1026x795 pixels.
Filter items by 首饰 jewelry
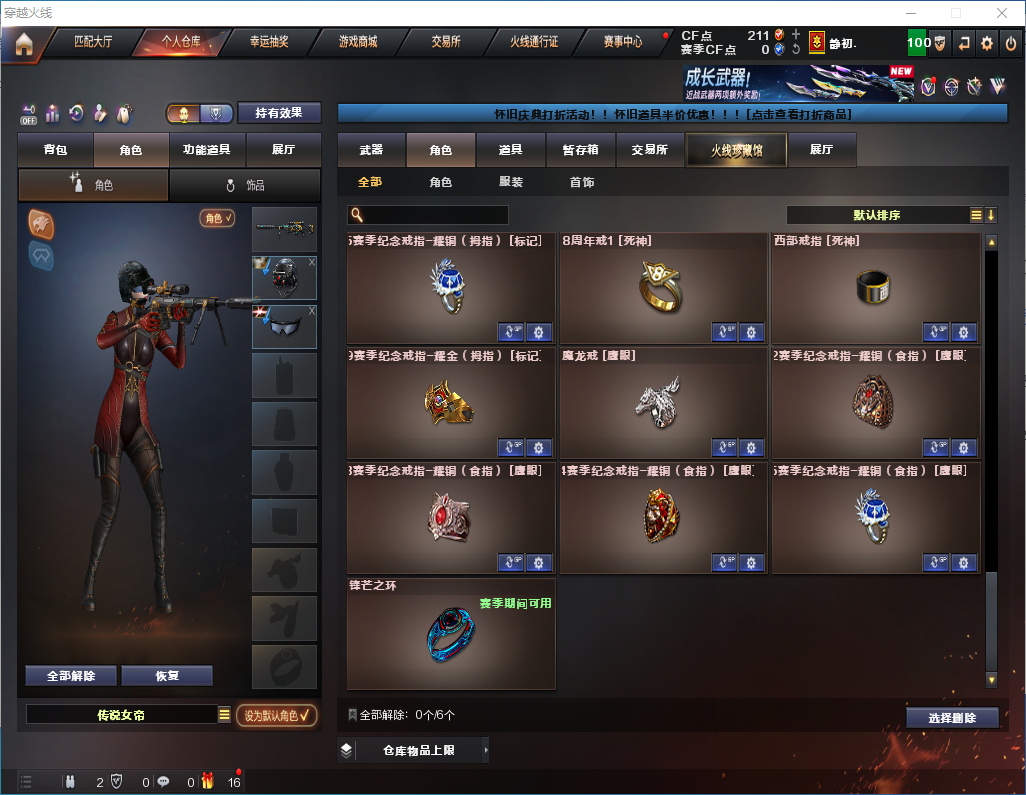coord(581,183)
